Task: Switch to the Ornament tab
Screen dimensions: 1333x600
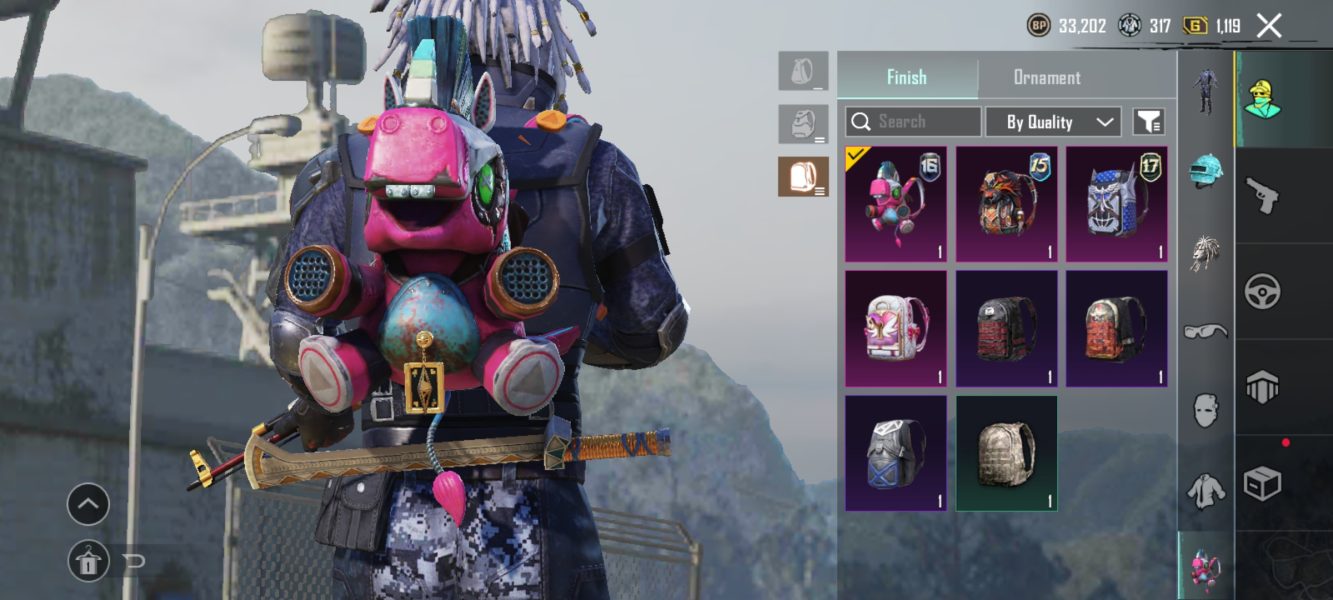Action: click(1047, 77)
